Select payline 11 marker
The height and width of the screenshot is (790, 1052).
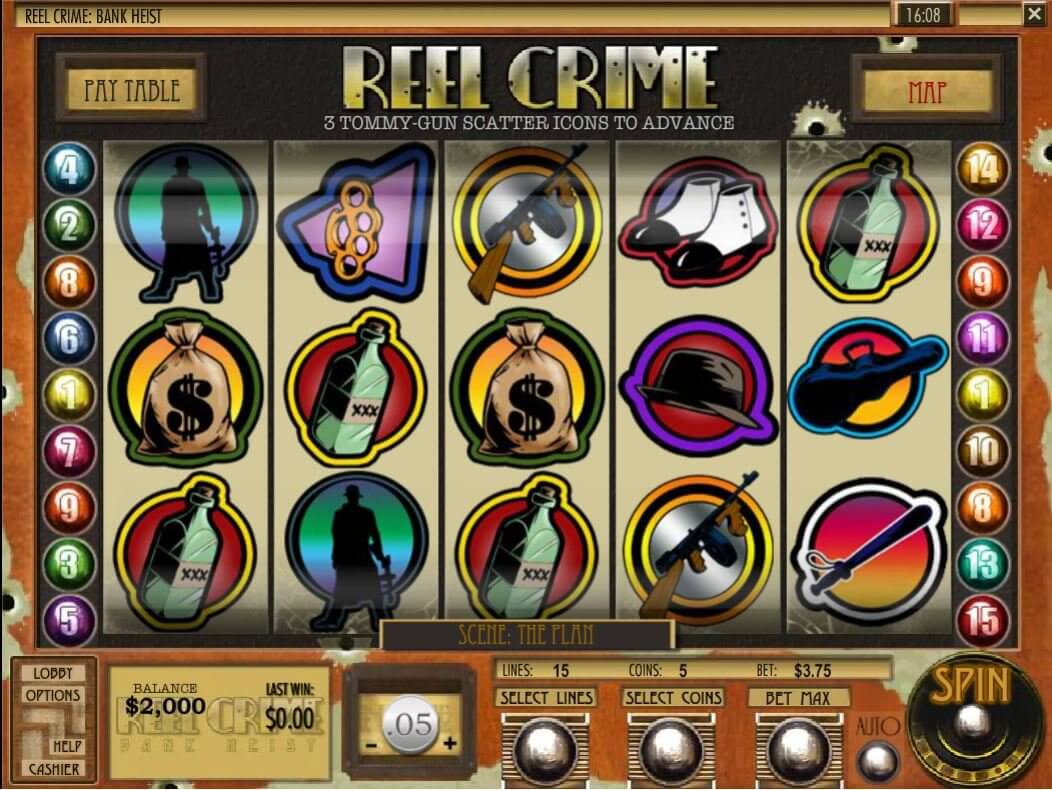[x=983, y=339]
